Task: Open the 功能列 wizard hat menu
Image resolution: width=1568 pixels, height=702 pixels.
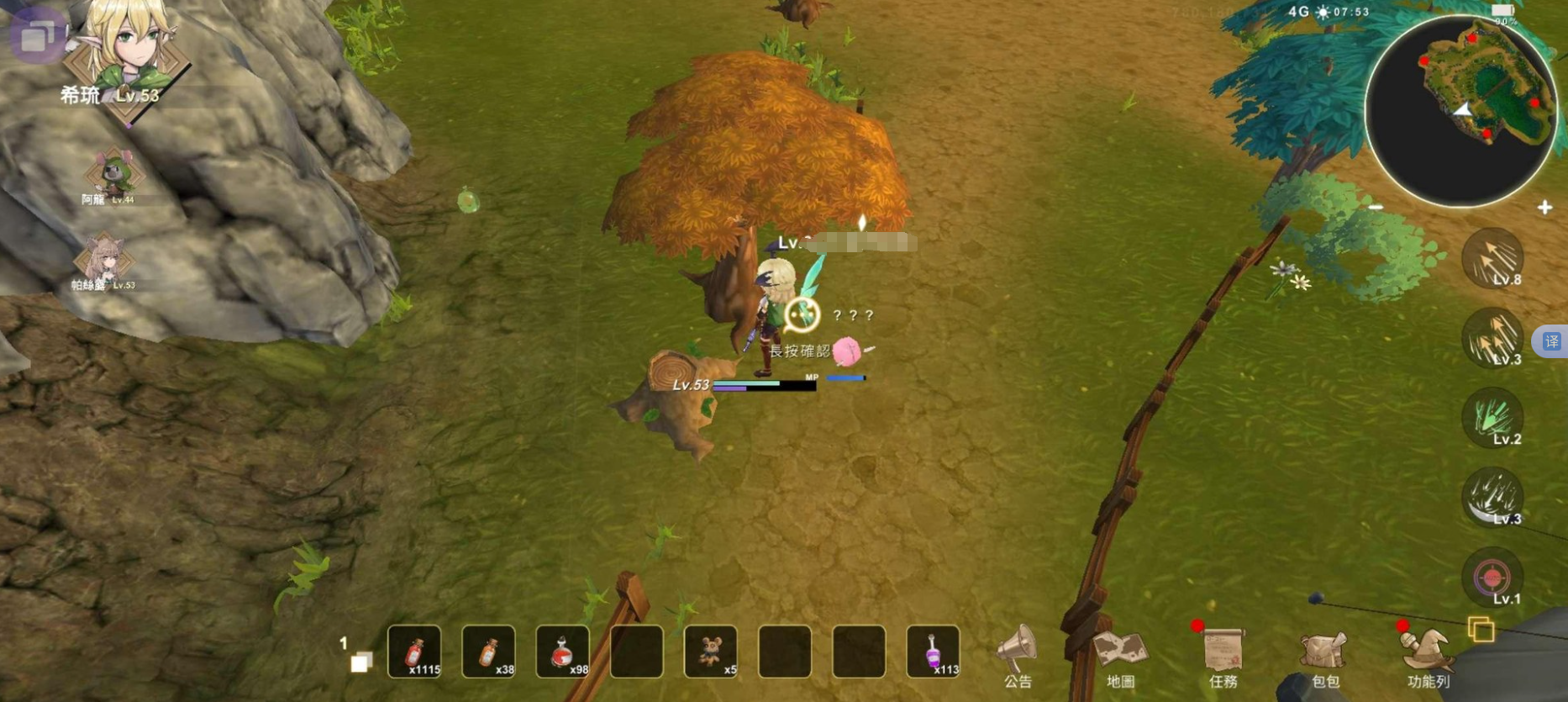Action: pyautogui.click(x=1427, y=654)
